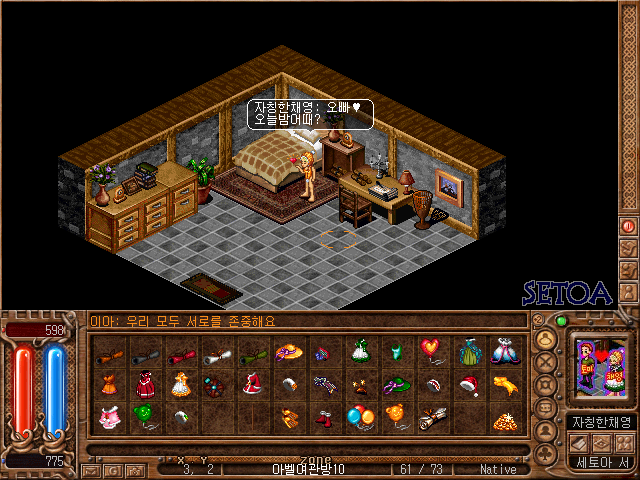Click the couple portrait thumbnail
This screenshot has height=480, width=640.
(x=598, y=371)
